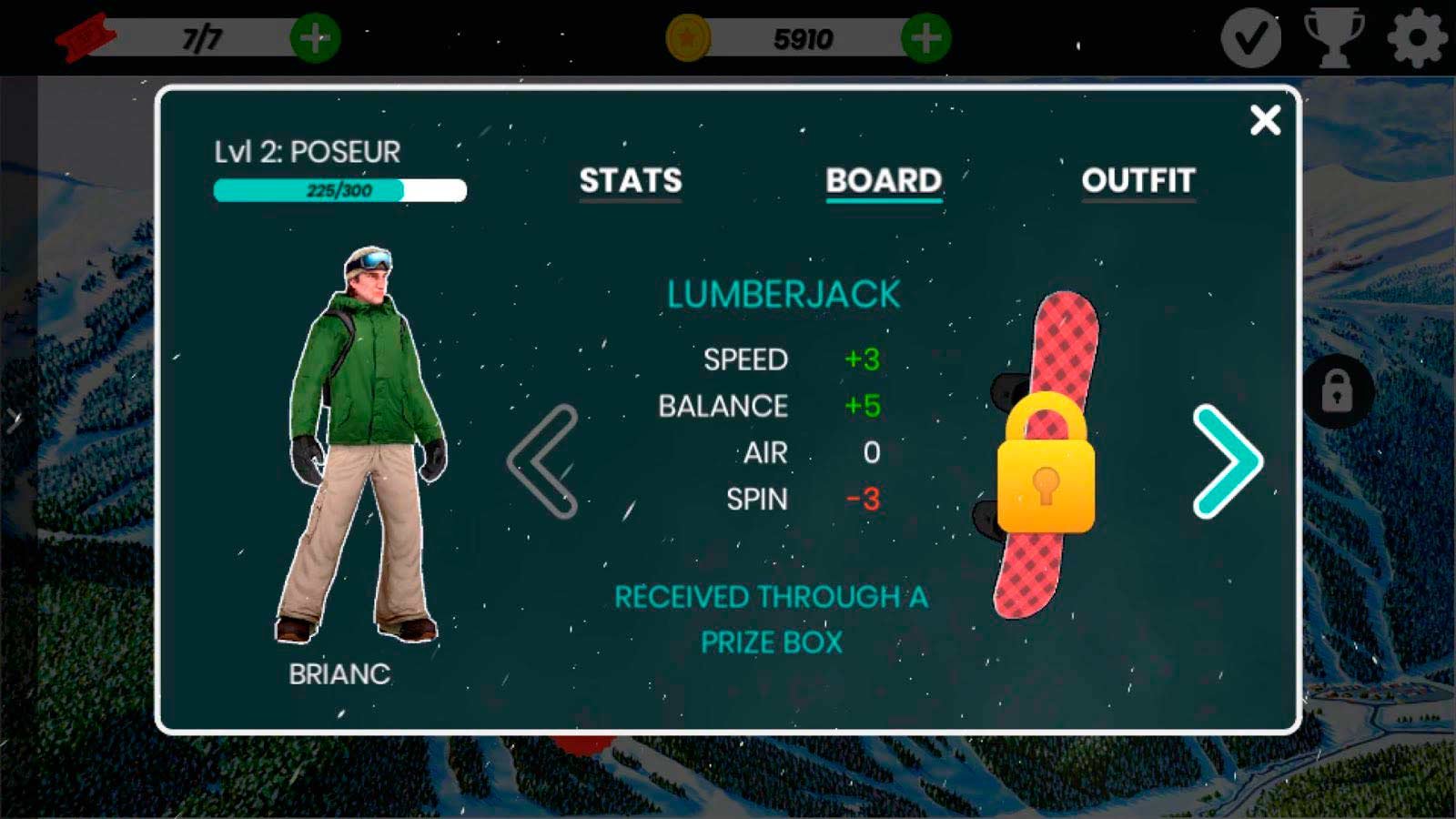Screen dimensions: 1456x819
Task: Switch to the STATS tab
Action: tap(631, 180)
